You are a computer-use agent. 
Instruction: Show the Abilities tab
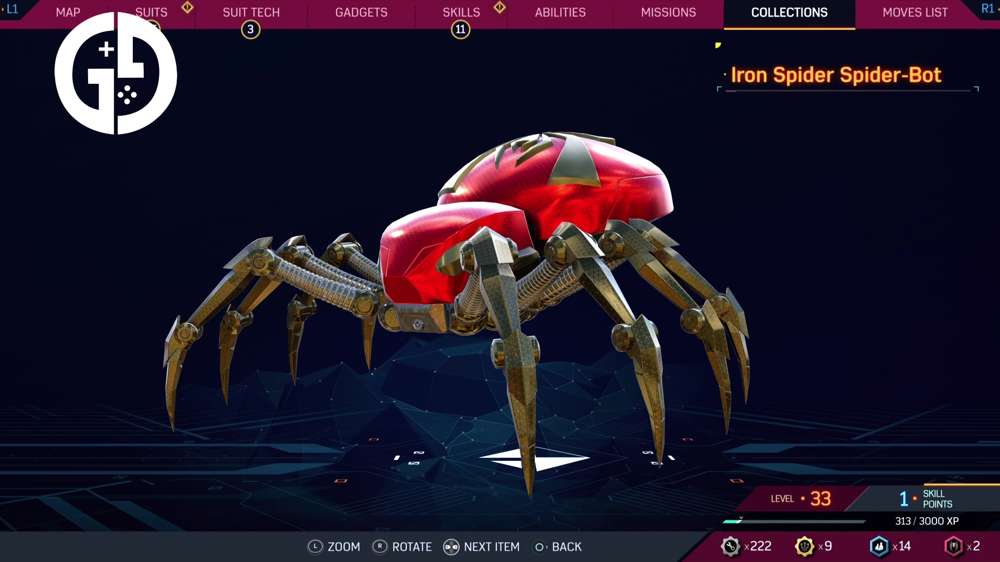coord(560,13)
